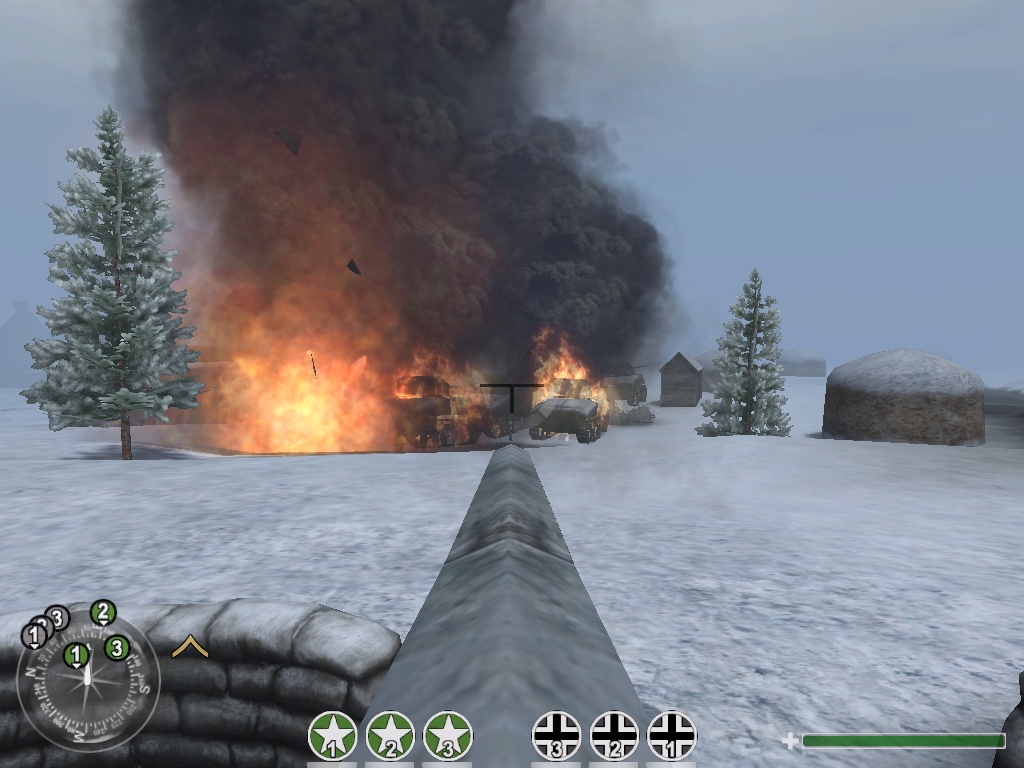Screen dimensions: 1024x768
Task: Select the green star objective 1 icon
Action: pos(333,736)
